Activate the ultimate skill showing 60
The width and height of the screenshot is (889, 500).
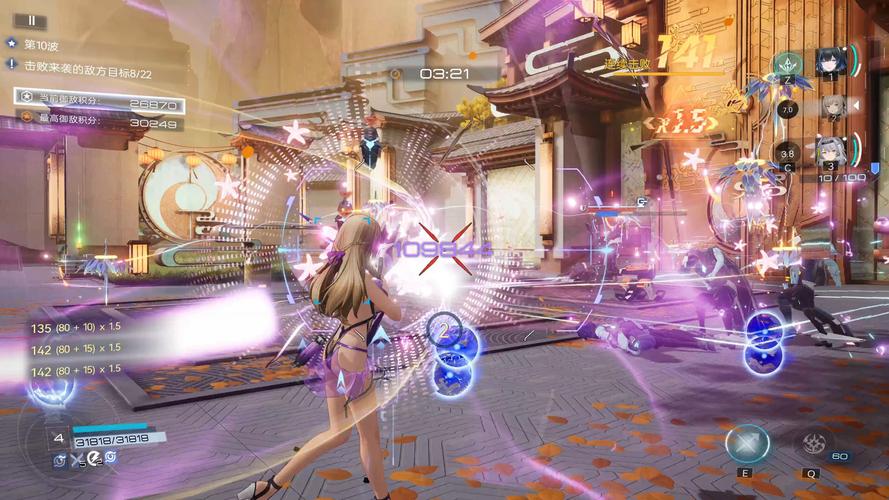click(x=814, y=443)
